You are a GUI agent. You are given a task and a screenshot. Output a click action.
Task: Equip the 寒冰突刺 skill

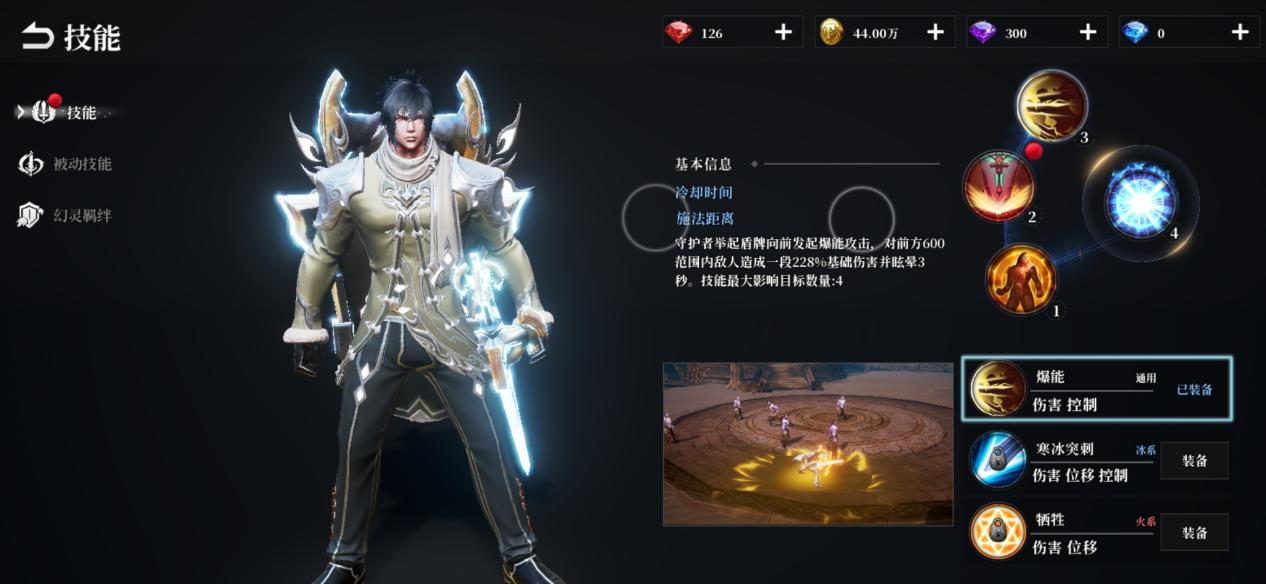point(1194,461)
